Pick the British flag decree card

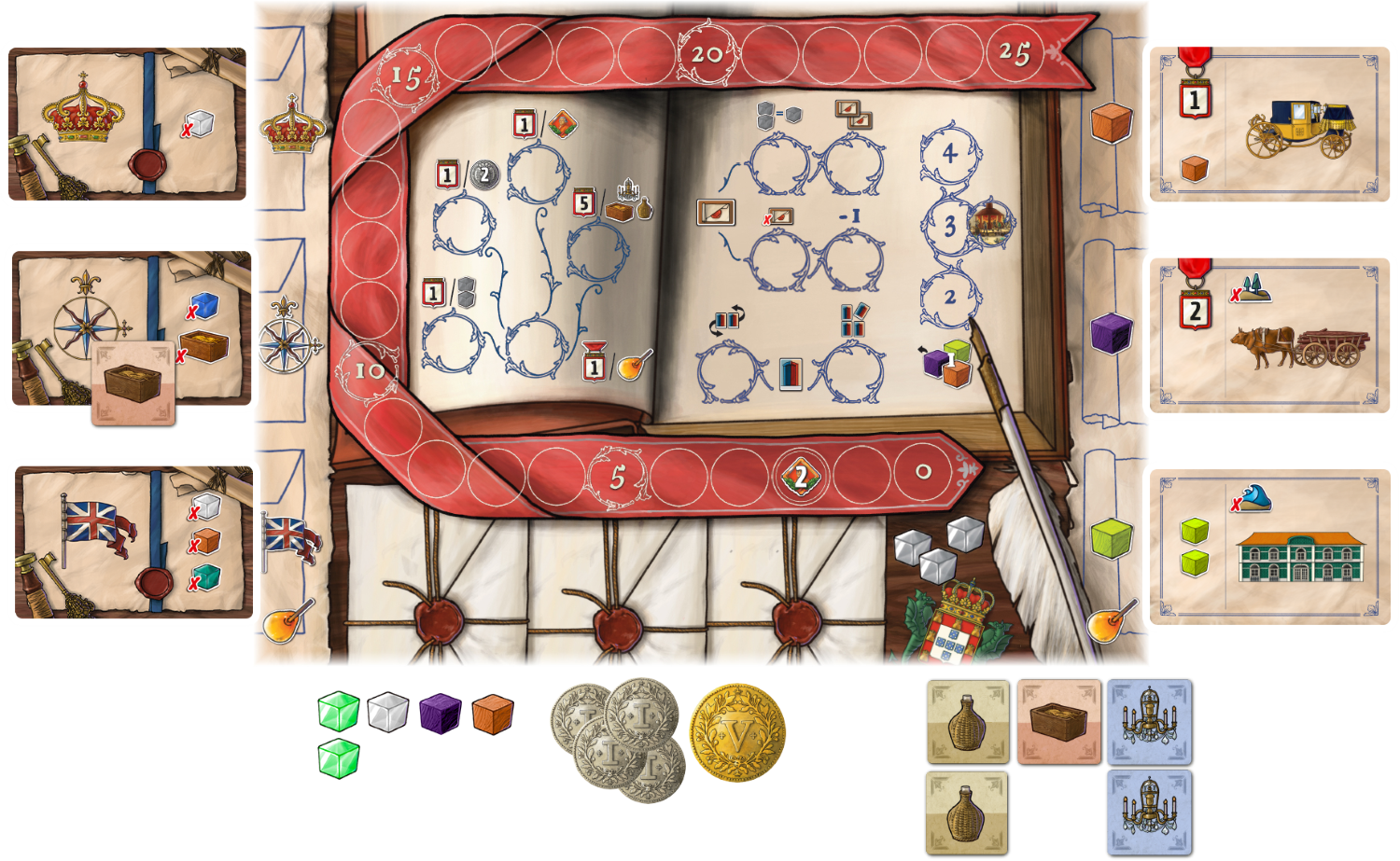pyautogui.click(x=131, y=543)
